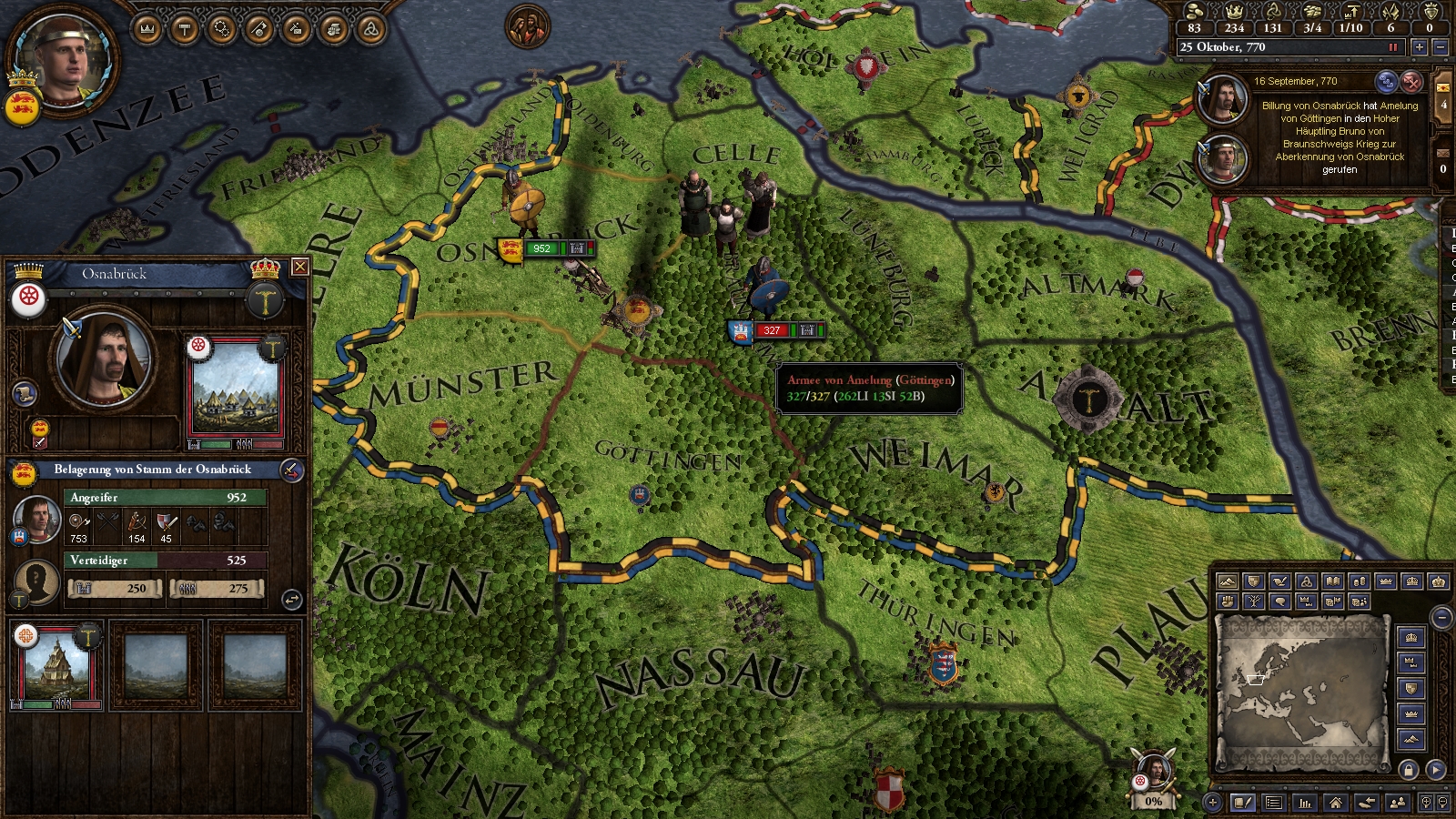Open the laws menu with crown icon
This screenshot has width=1456, height=819.
pyautogui.click(x=147, y=29)
